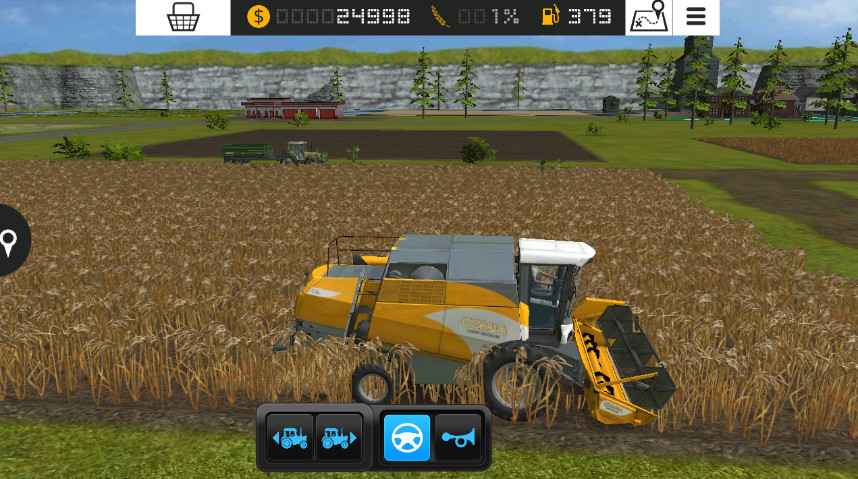Switch to the next vehicle
This screenshot has width=858, height=479.
click(x=338, y=438)
